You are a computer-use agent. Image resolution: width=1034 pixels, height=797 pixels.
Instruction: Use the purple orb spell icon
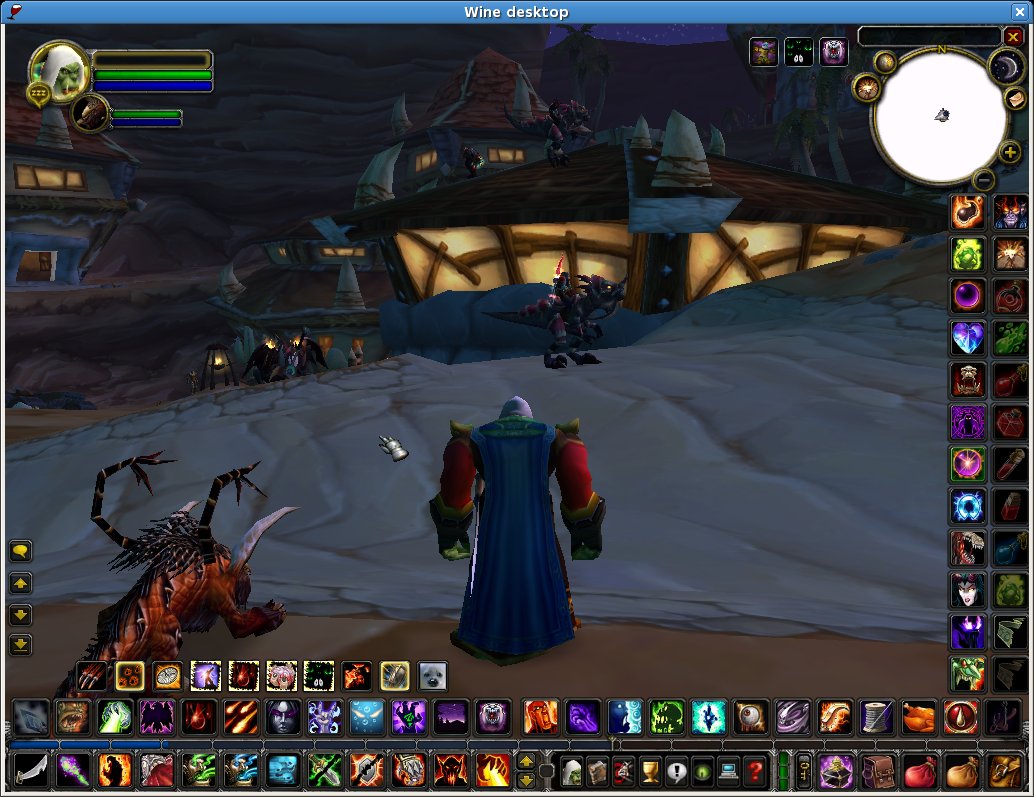click(x=967, y=296)
